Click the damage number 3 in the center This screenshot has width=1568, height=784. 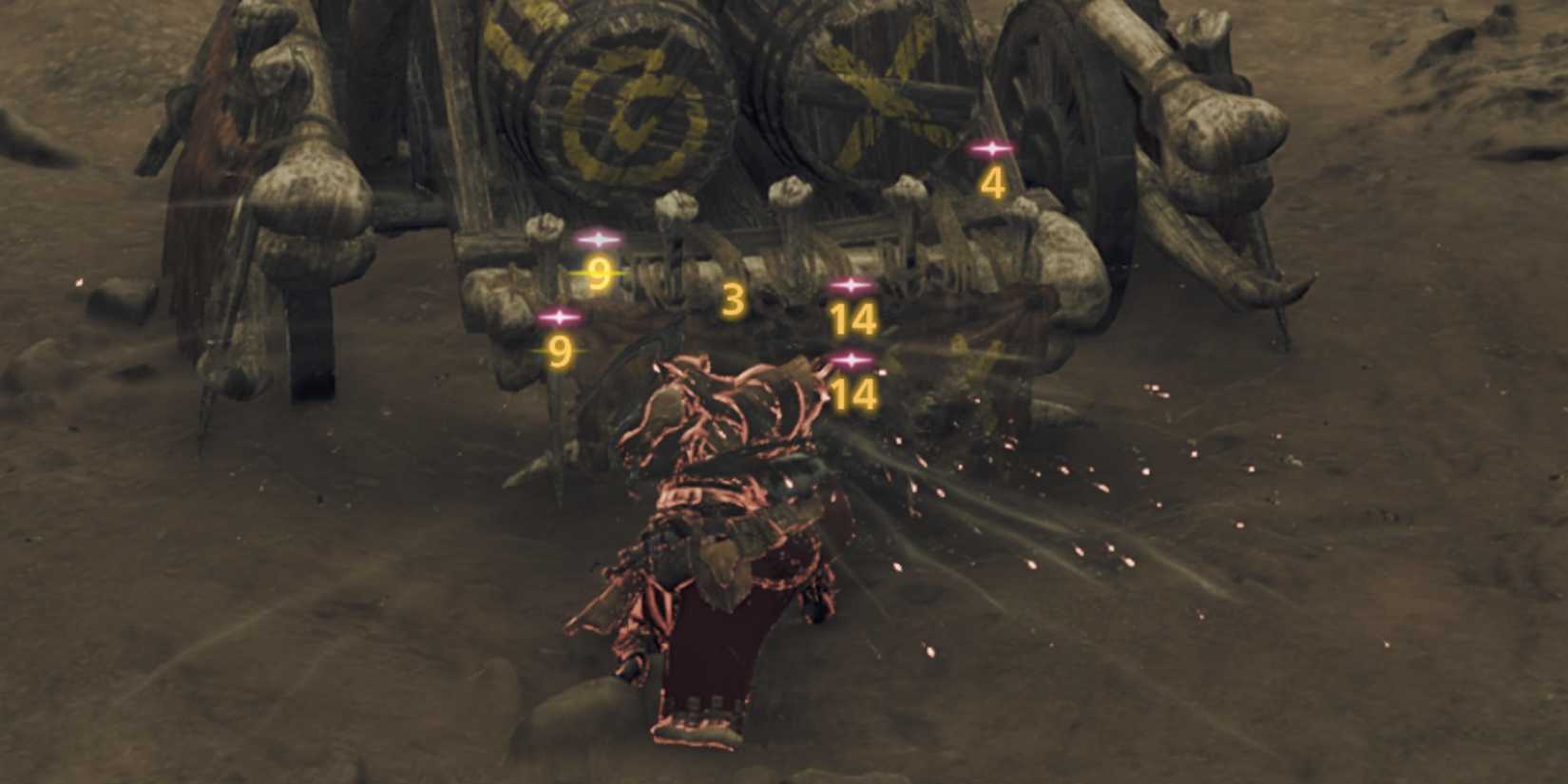tap(734, 300)
